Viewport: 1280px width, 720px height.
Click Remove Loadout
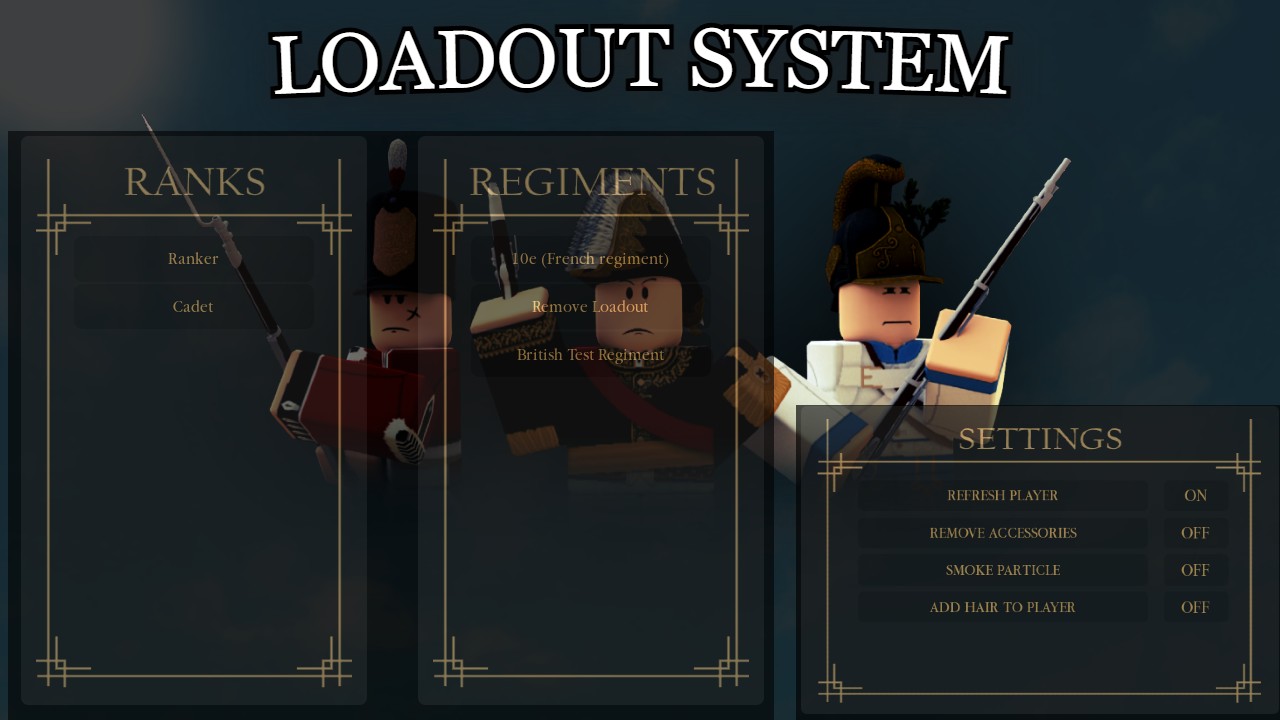point(590,306)
